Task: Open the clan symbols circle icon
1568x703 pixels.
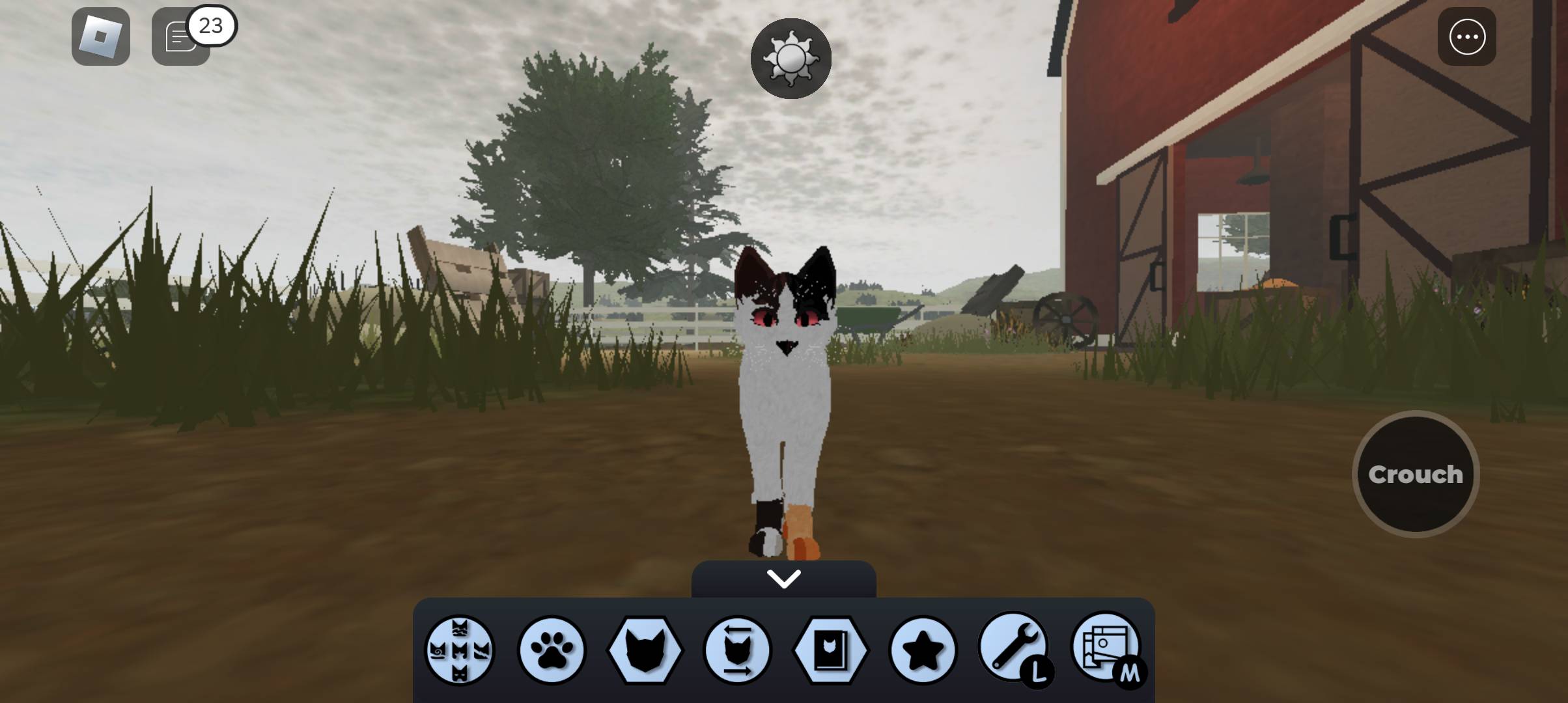Action: (x=460, y=650)
